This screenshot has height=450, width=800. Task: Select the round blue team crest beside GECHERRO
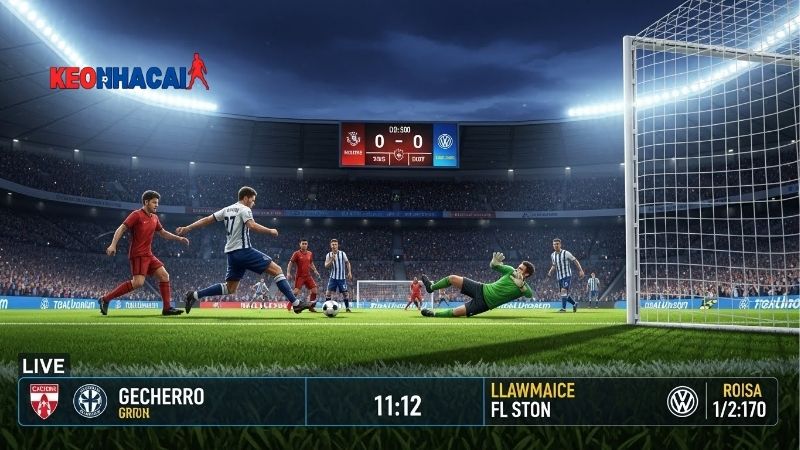[90, 402]
